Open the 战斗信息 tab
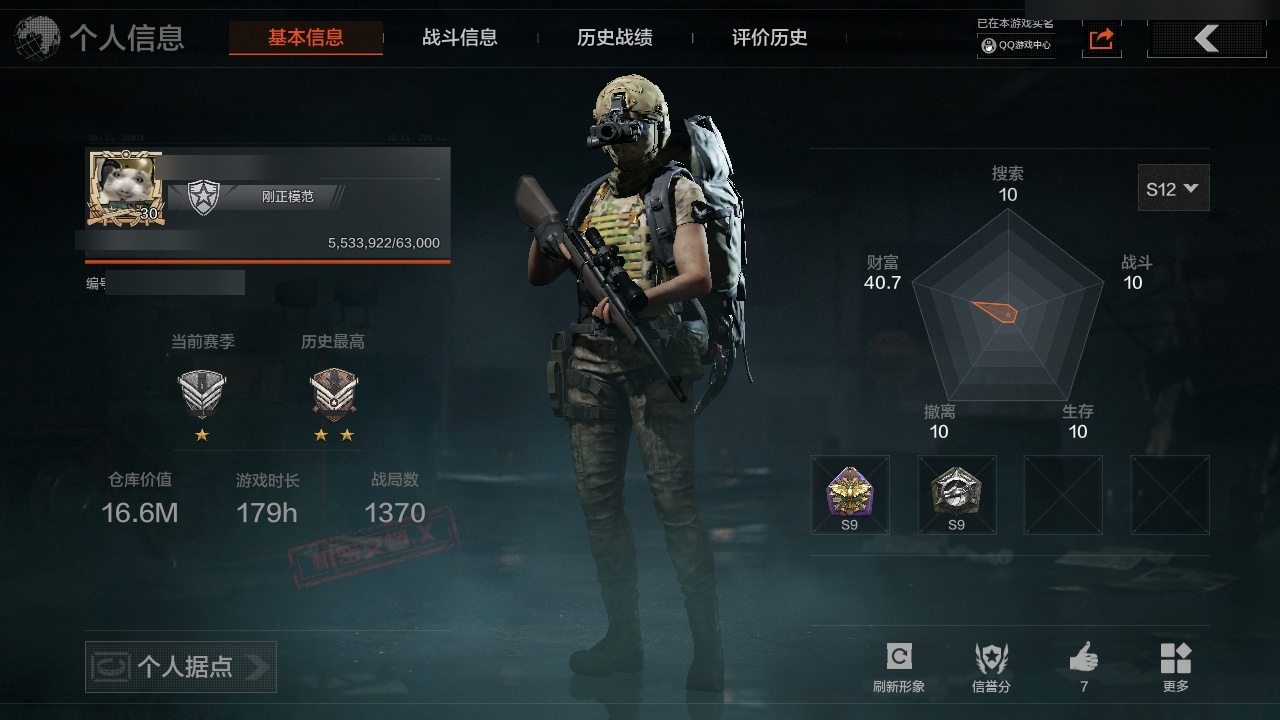The height and width of the screenshot is (720, 1280). [x=460, y=38]
